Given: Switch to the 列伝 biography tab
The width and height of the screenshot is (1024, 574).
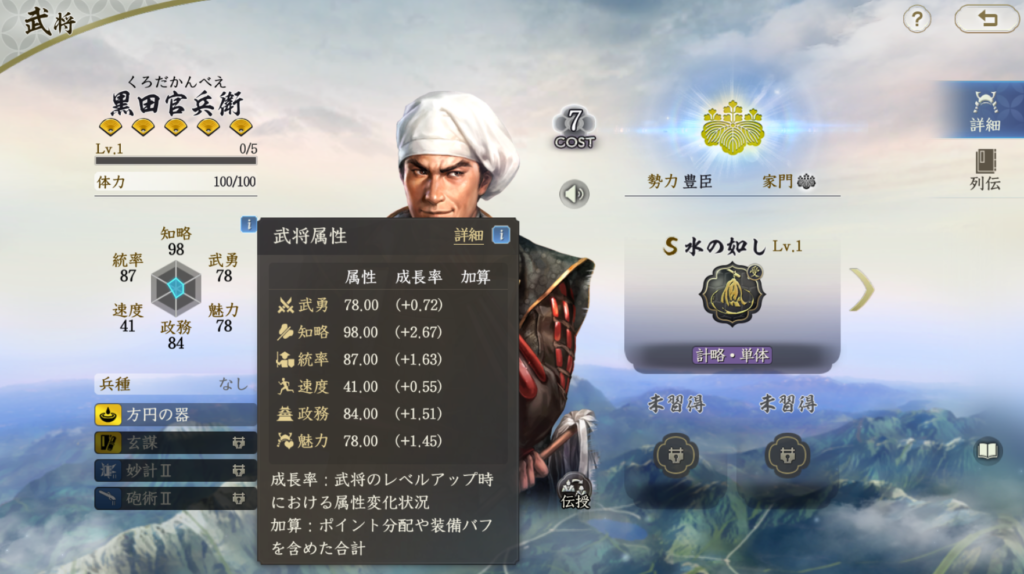Looking at the screenshot, I should coord(984,169).
